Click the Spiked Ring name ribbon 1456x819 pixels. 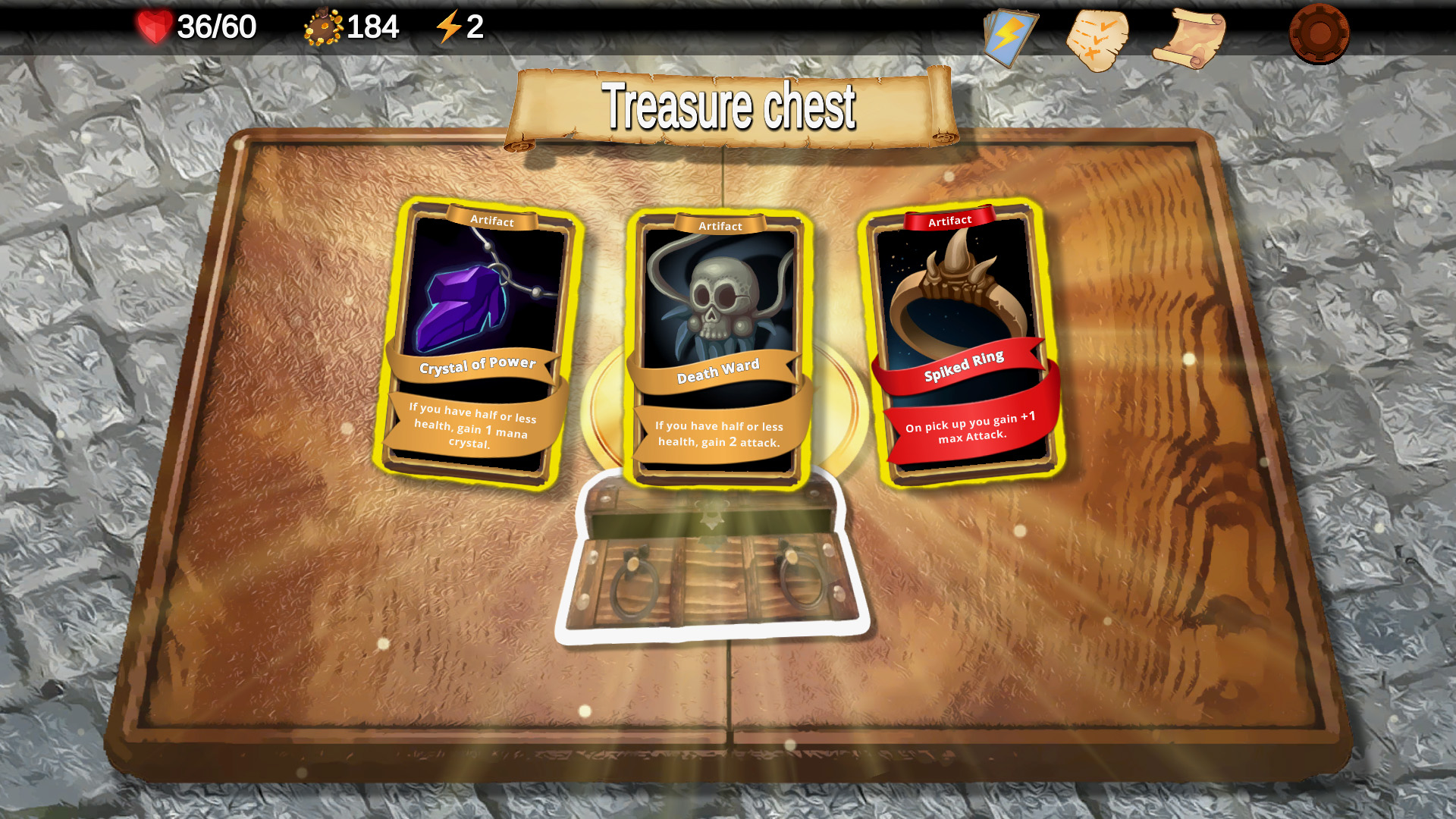965,372
